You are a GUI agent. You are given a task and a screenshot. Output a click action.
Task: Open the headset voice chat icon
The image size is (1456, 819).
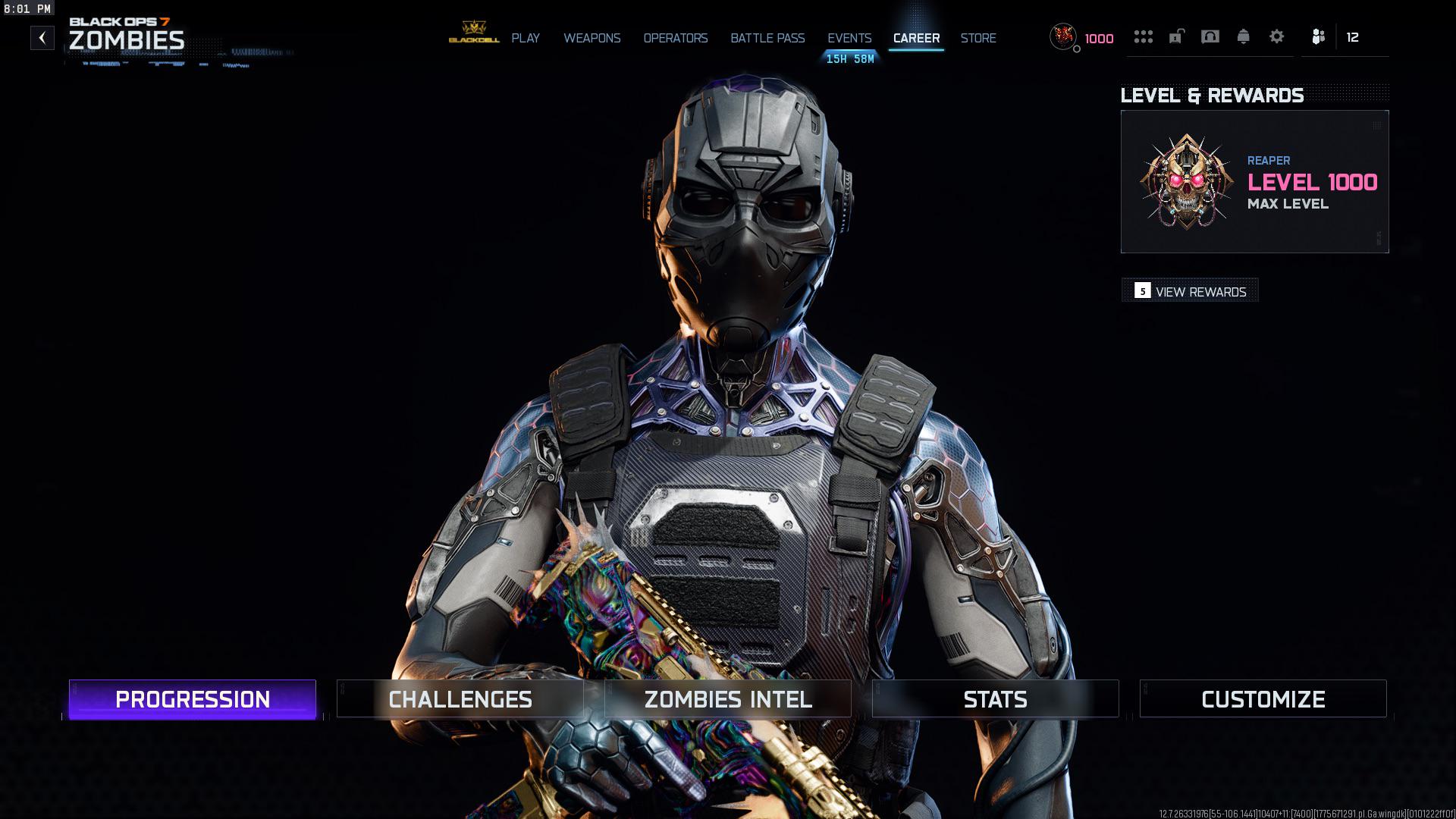1210,36
